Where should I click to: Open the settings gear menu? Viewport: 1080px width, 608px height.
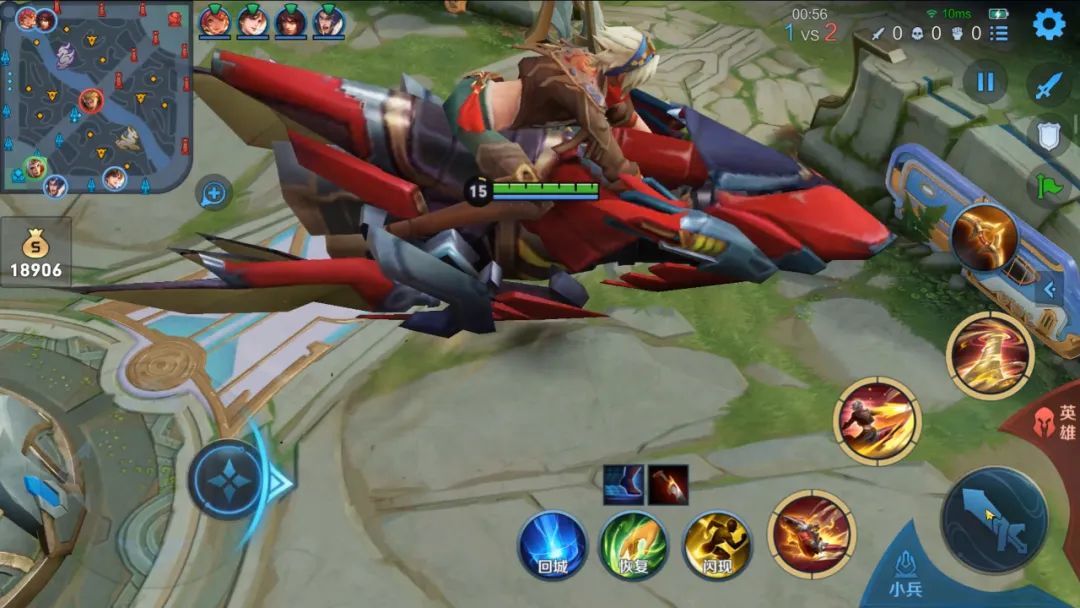[1048, 24]
